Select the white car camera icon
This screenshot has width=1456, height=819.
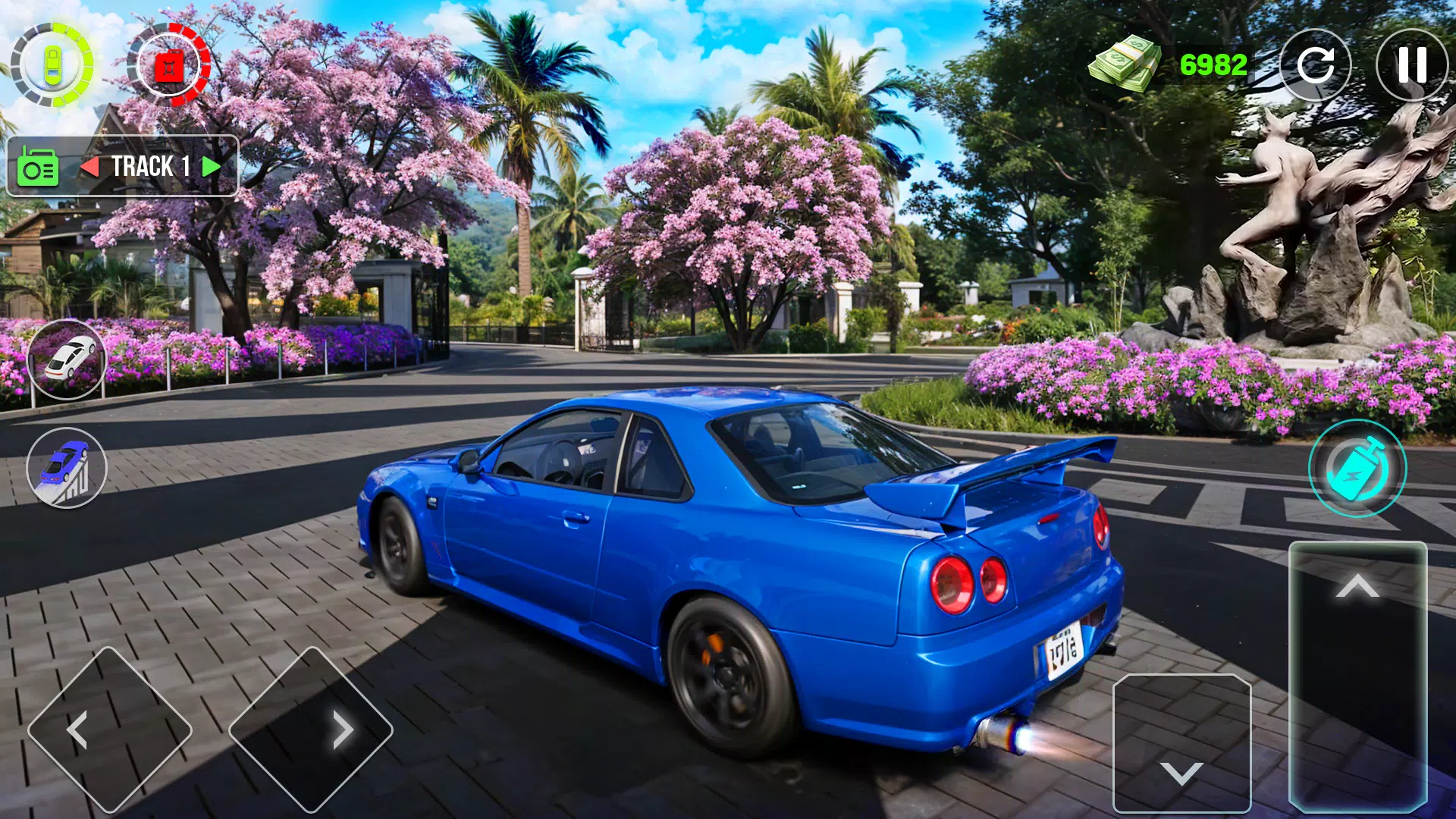67,359
